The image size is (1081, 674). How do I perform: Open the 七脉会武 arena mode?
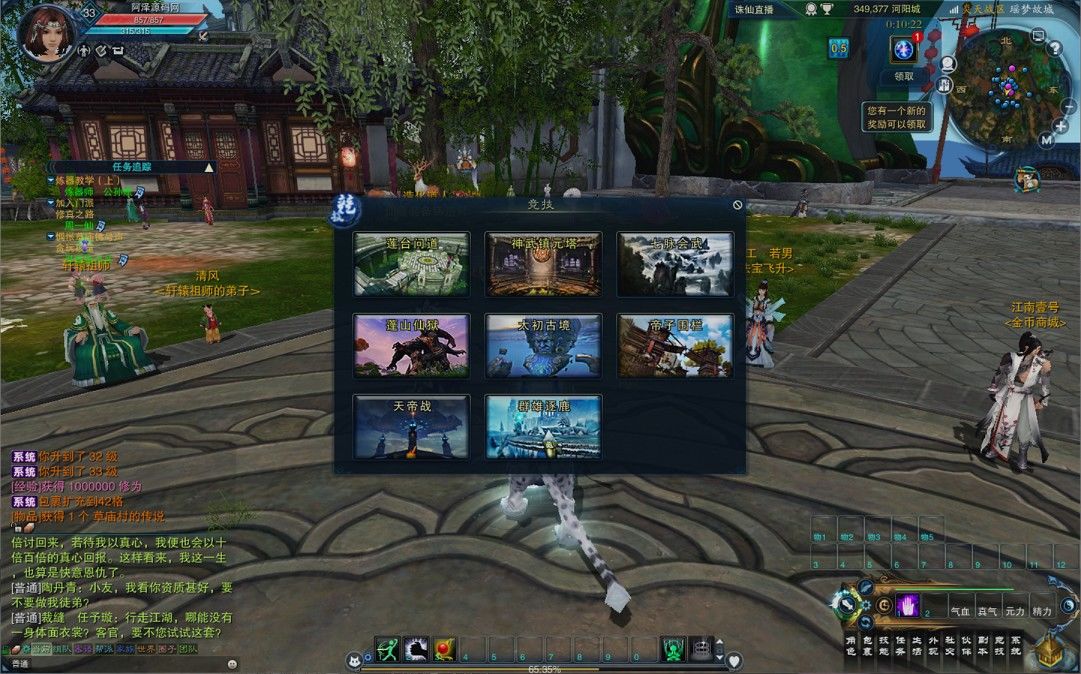pos(675,264)
